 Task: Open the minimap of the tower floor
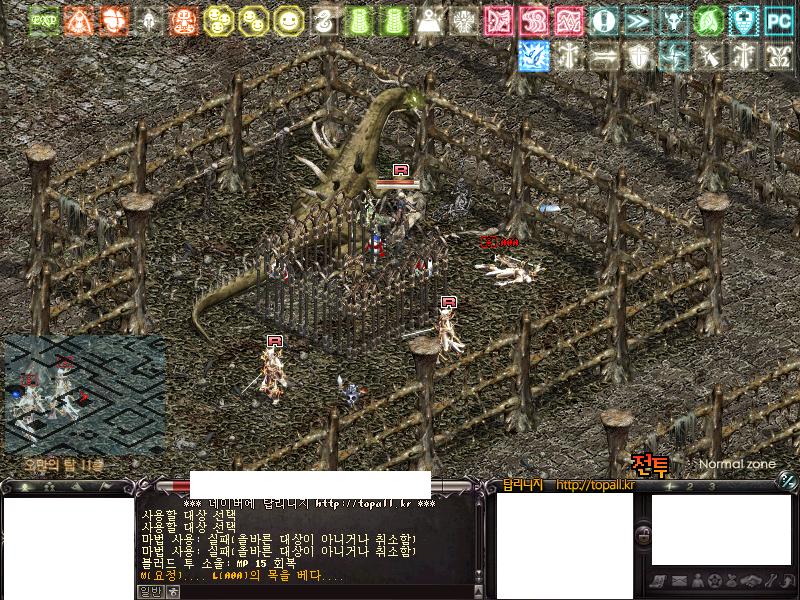coord(84,393)
